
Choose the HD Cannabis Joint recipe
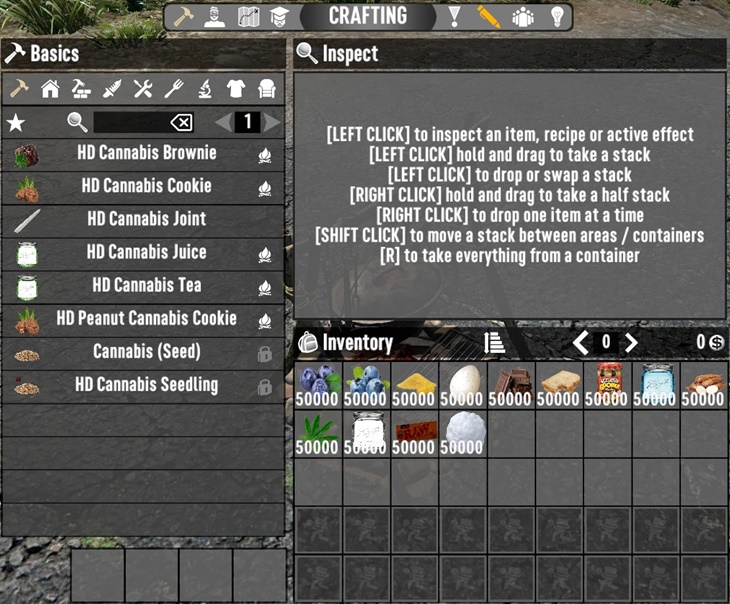(x=146, y=220)
